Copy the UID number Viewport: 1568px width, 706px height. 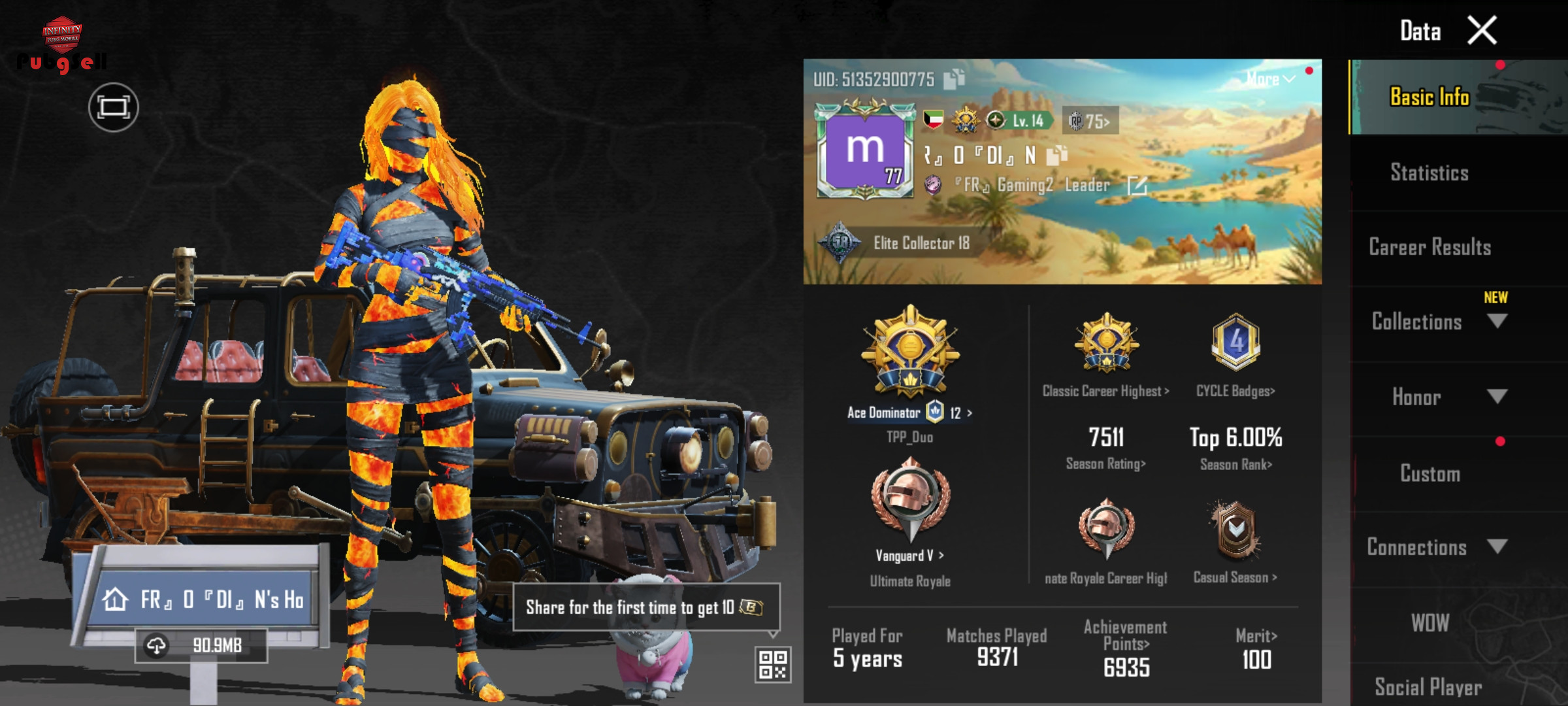[x=954, y=79]
